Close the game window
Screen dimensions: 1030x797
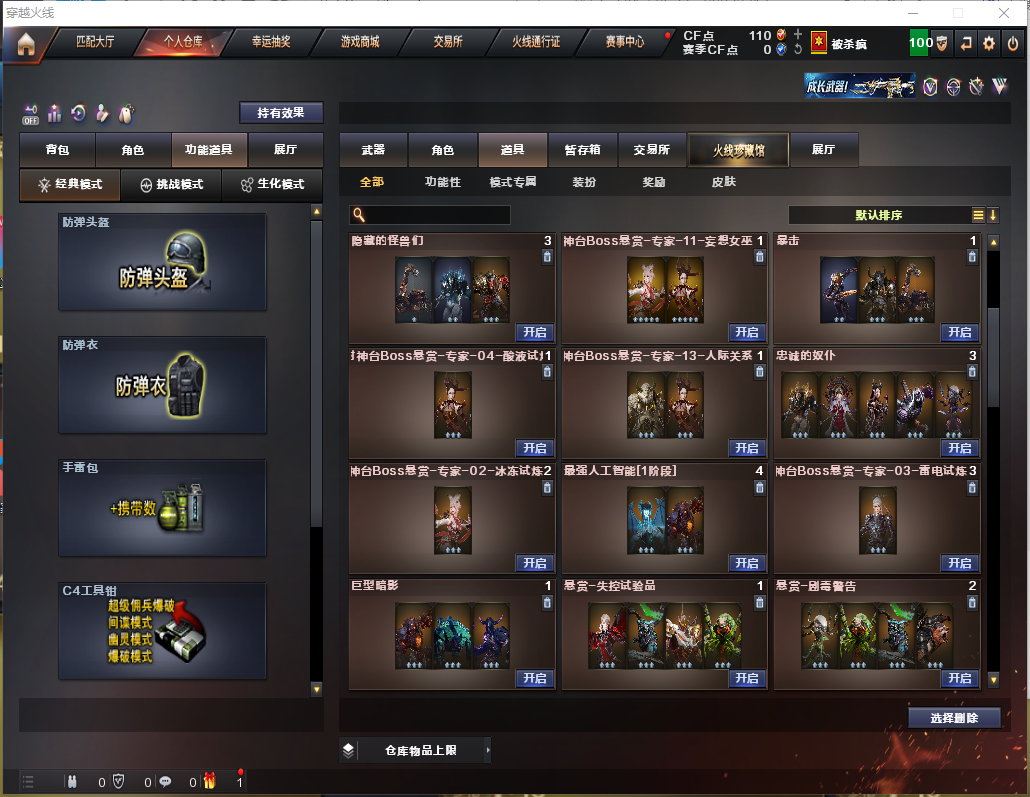pyautogui.click(x=1004, y=13)
